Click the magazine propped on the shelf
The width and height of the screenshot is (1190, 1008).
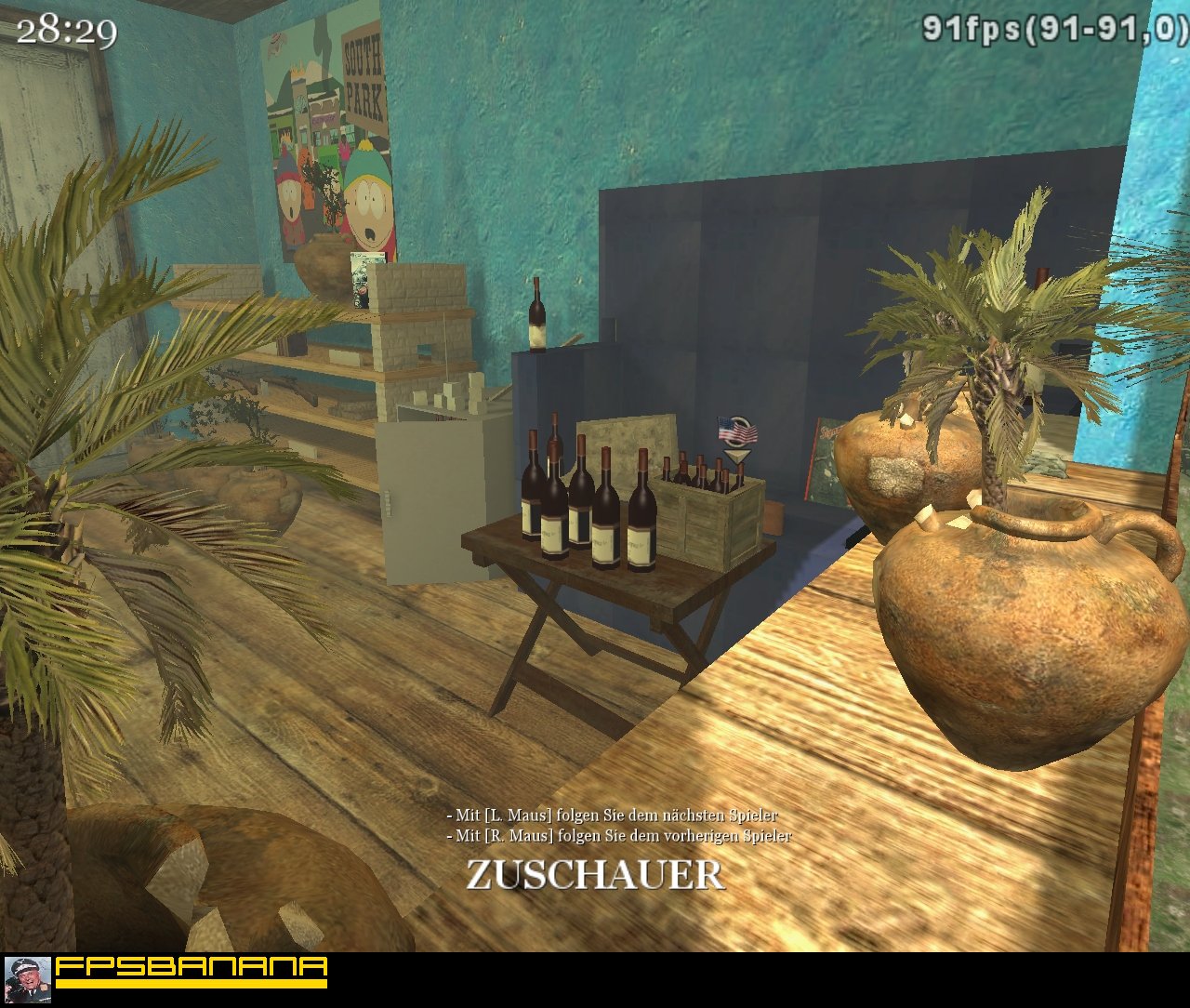pyautogui.click(x=358, y=277)
